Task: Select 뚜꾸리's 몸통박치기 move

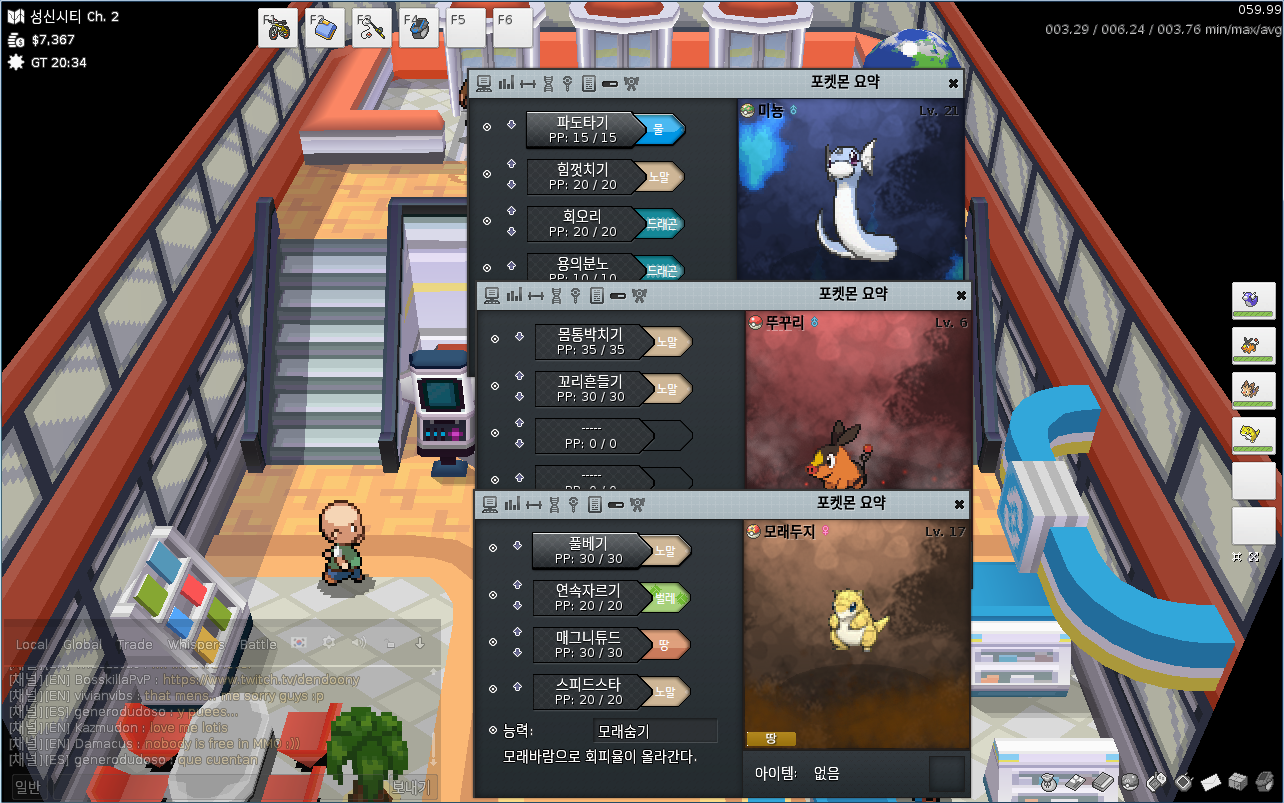Action: tap(590, 341)
